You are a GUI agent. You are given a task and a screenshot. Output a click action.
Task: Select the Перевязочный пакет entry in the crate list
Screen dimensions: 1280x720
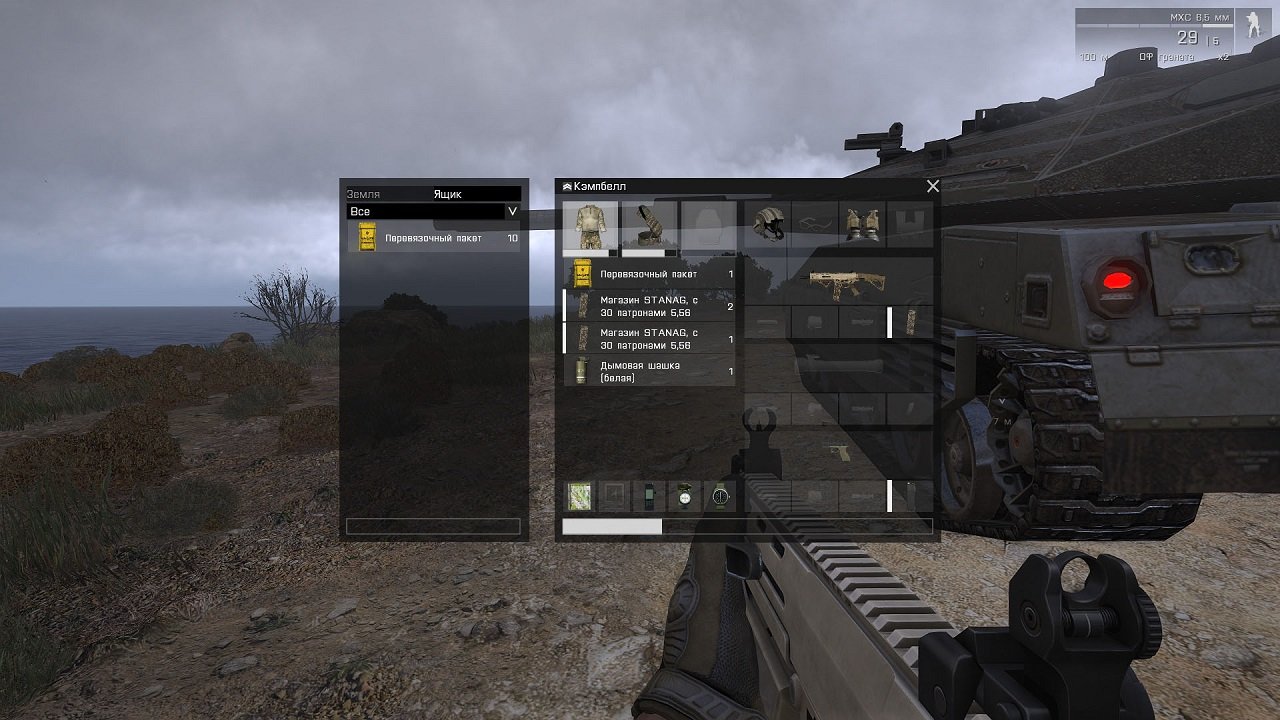click(x=430, y=238)
